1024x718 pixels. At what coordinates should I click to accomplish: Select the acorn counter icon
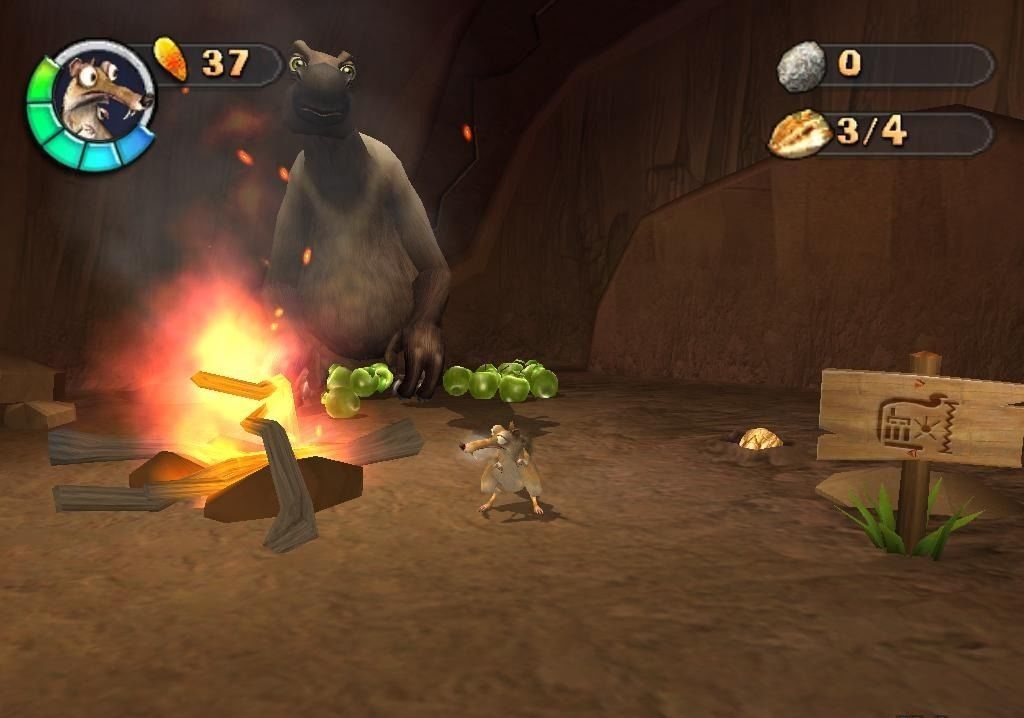click(172, 60)
